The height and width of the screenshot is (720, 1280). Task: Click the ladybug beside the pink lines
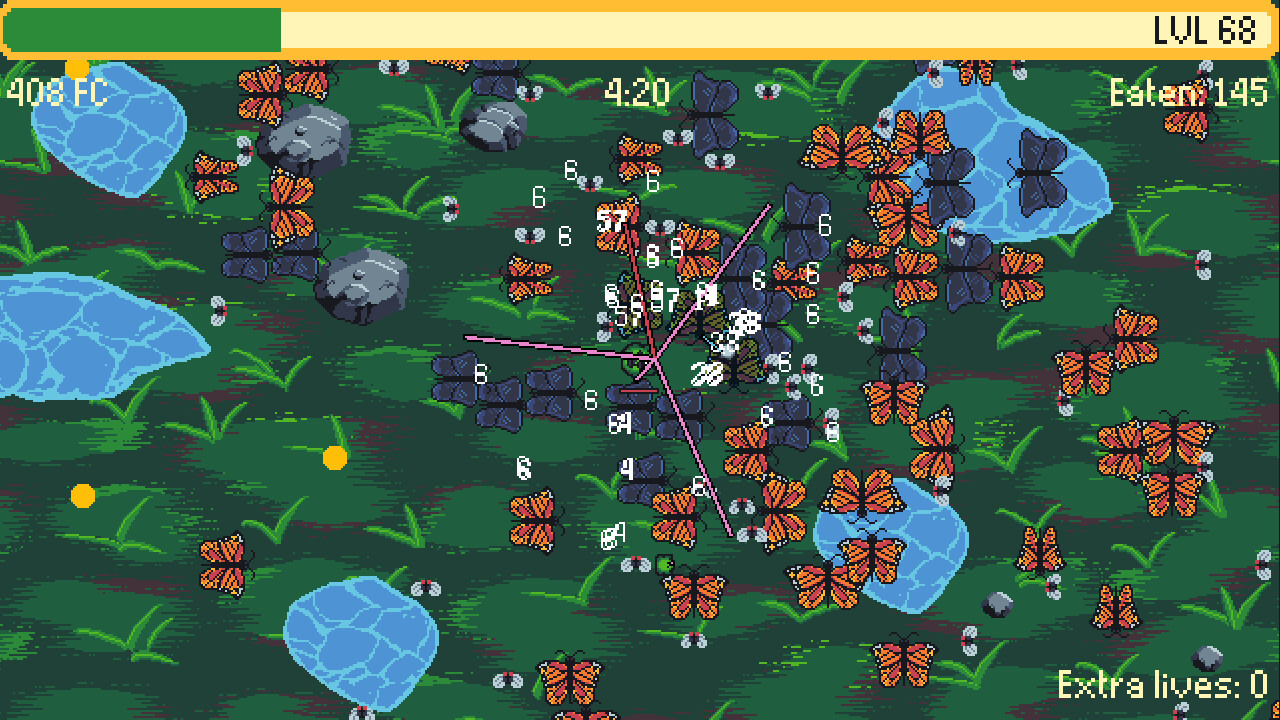pos(606,327)
